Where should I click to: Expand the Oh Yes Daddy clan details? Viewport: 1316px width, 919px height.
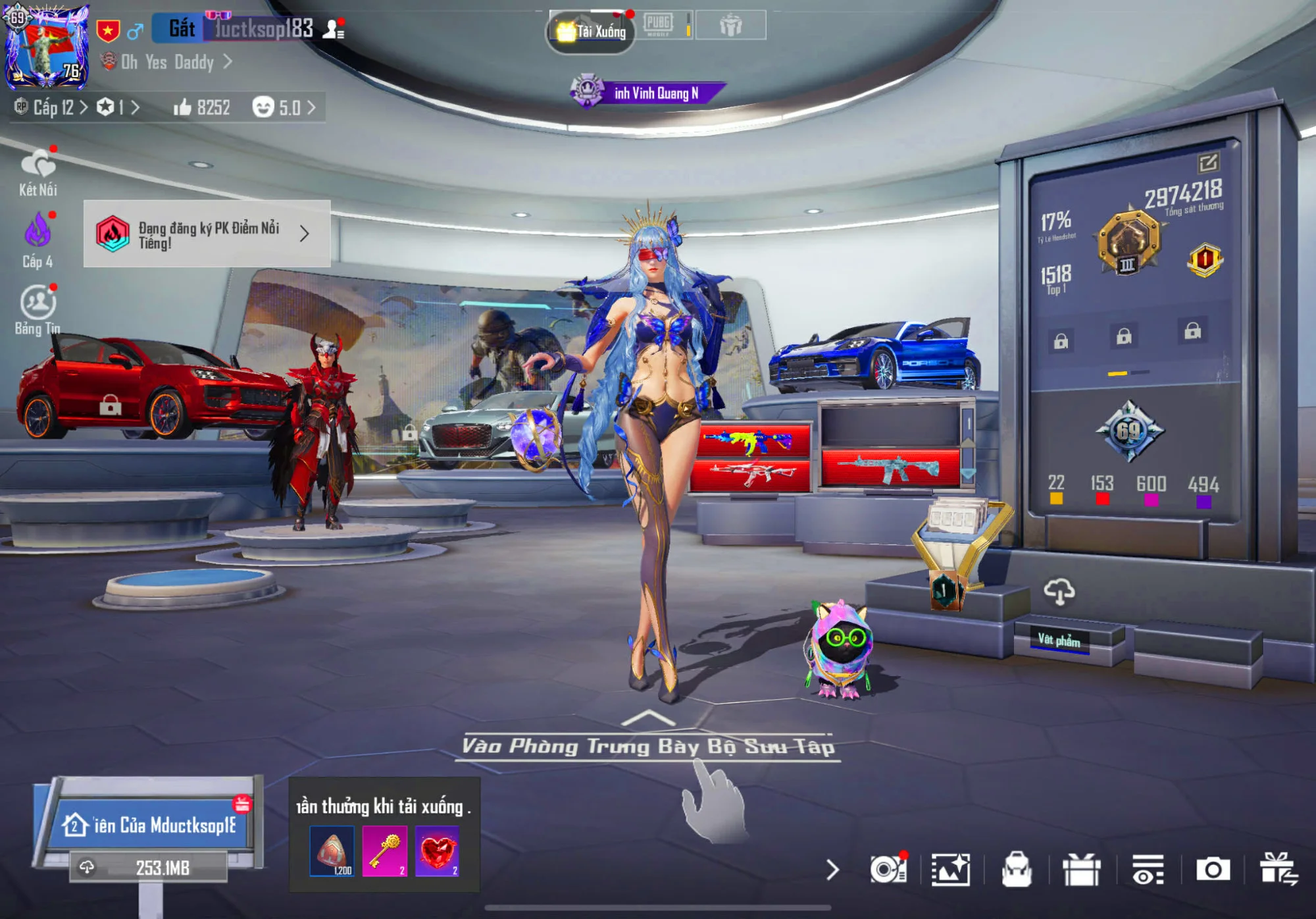tap(166, 61)
